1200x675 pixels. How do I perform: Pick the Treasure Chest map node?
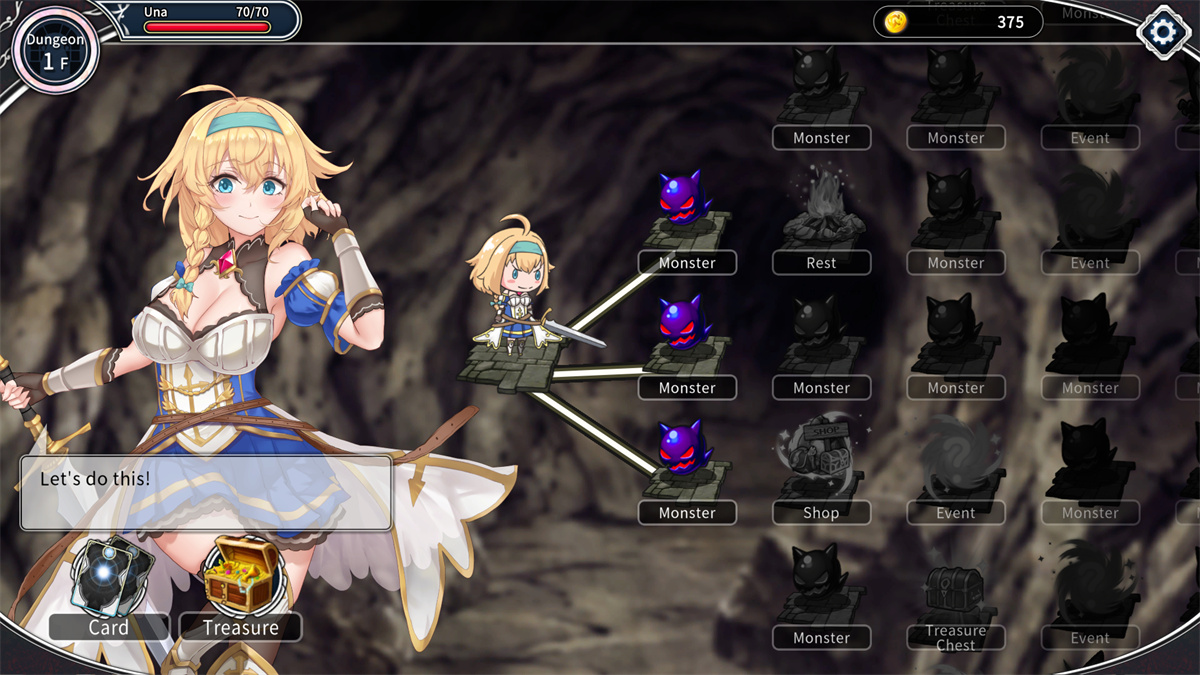(x=955, y=598)
